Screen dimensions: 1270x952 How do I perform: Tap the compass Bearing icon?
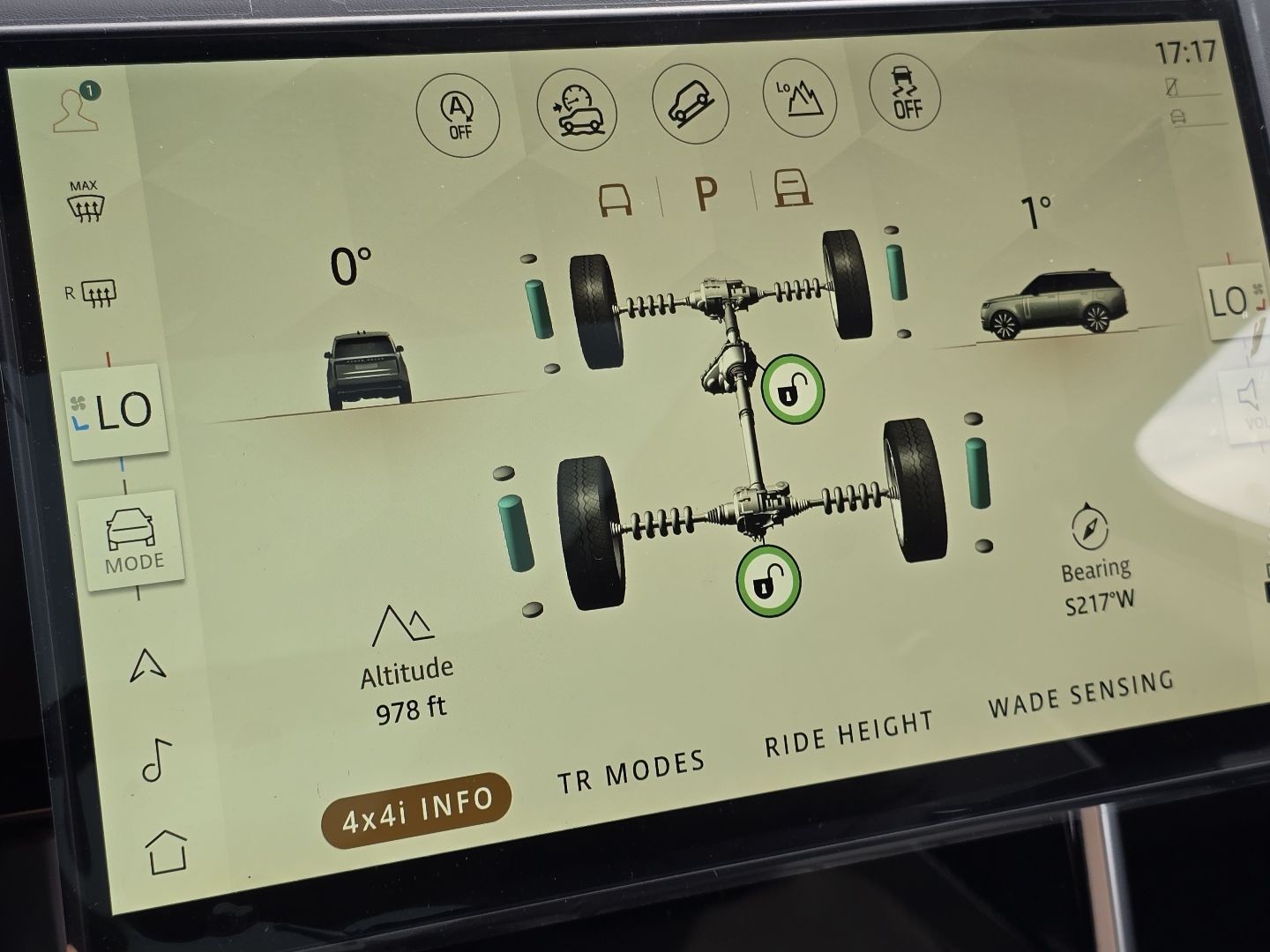coord(1091,530)
